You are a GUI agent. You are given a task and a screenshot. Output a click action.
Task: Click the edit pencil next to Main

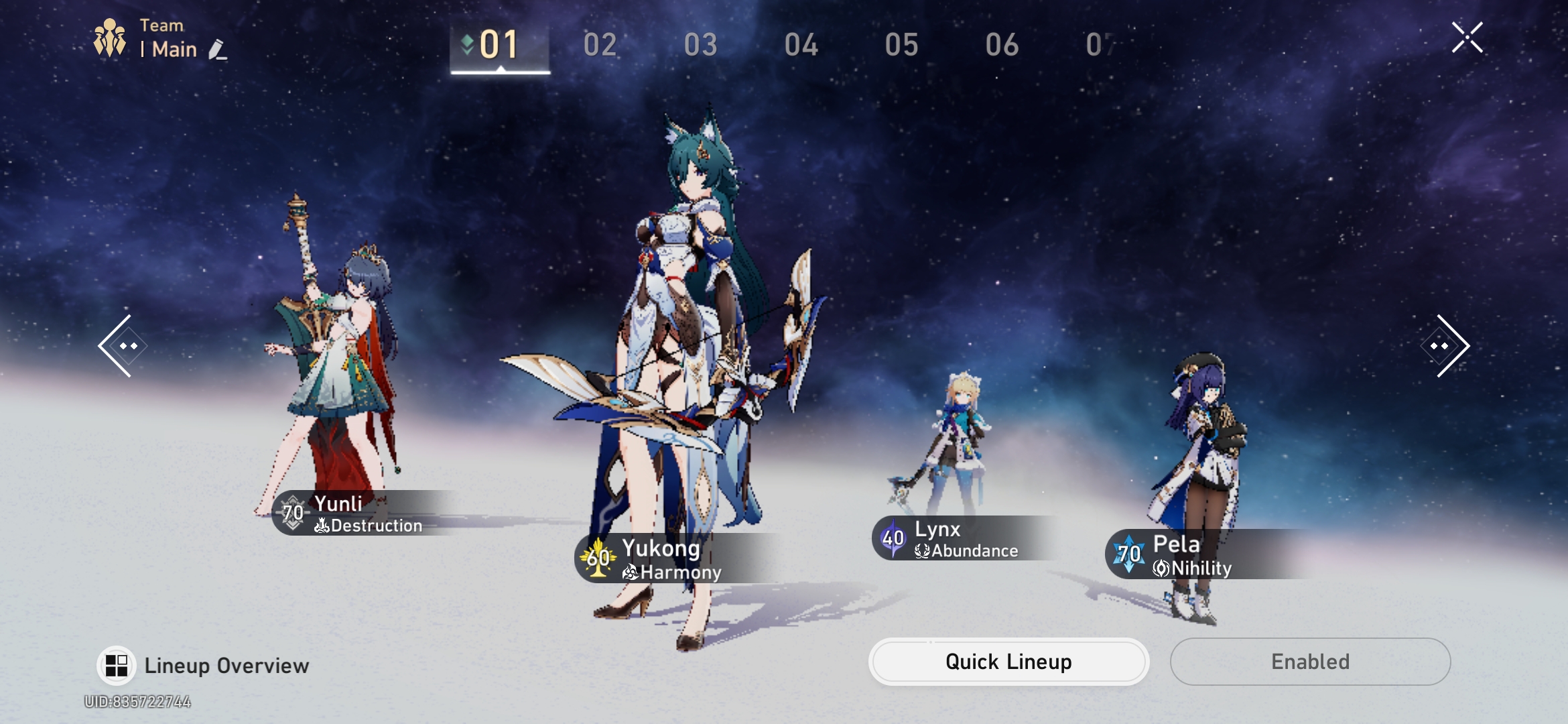pos(216,50)
